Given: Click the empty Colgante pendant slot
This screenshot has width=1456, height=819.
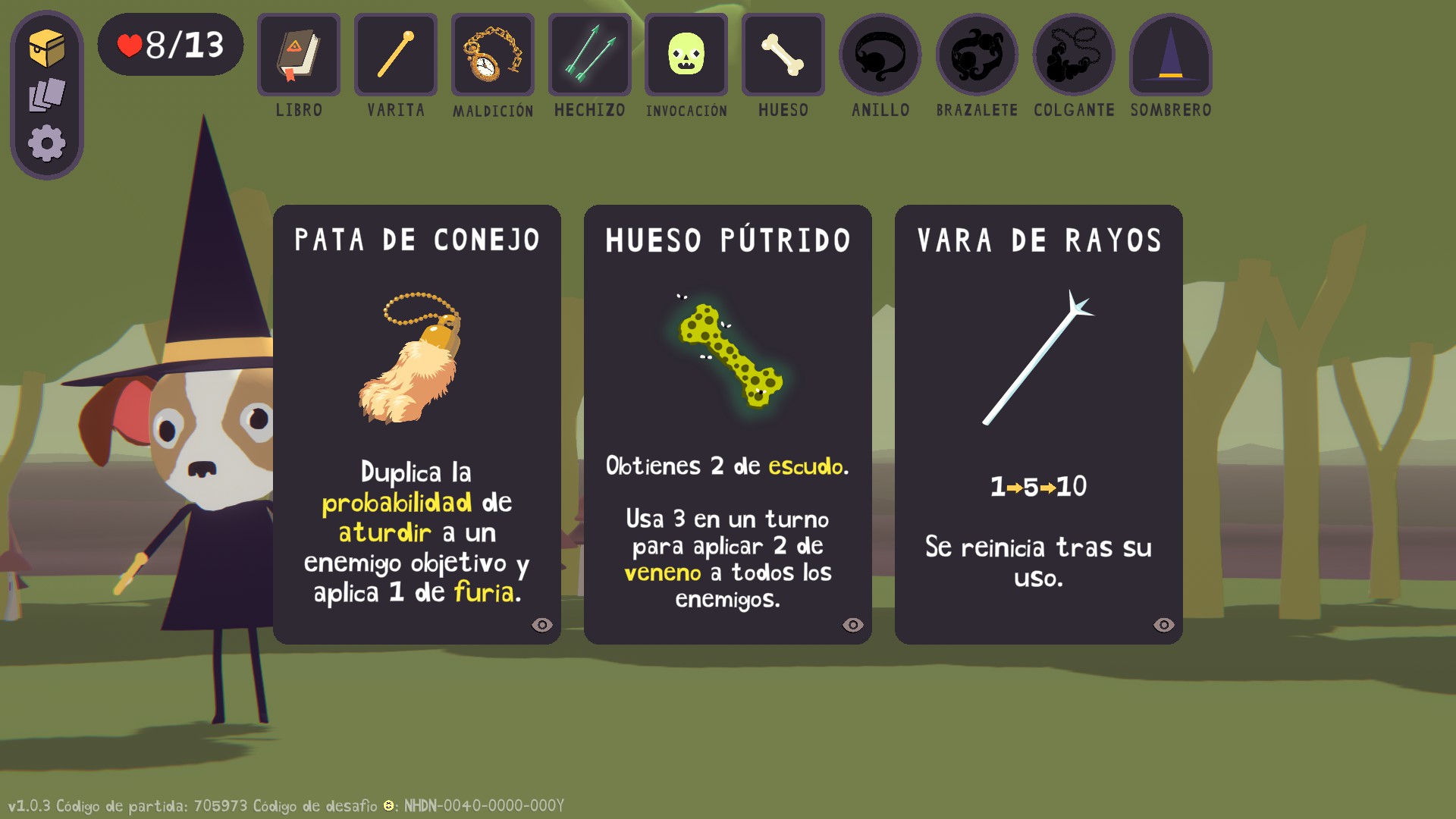Looking at the screenshot, I should 1074,55.
